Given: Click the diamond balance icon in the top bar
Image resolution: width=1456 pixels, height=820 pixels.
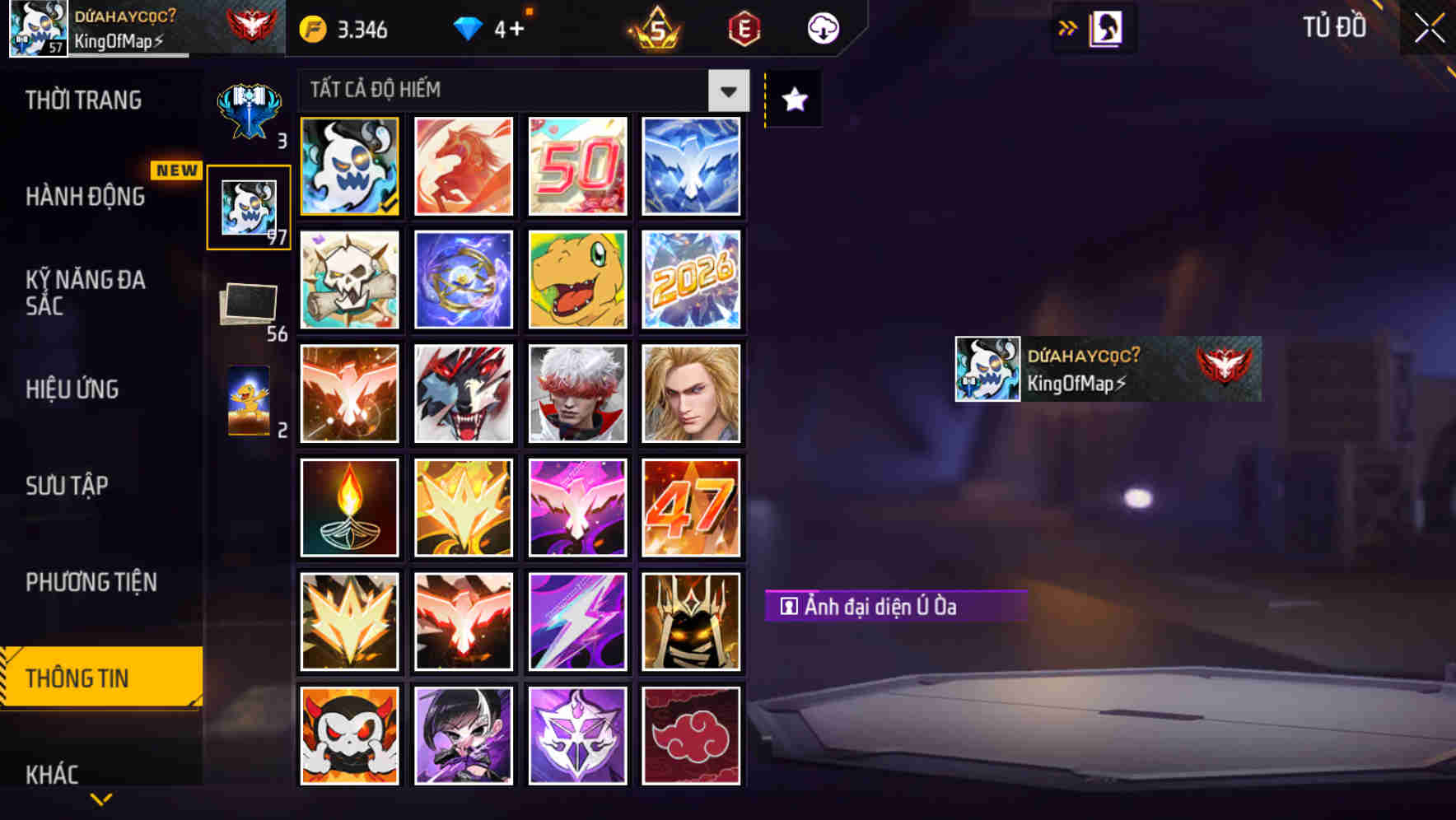Looking at the screenshot, I should point(468,27).
